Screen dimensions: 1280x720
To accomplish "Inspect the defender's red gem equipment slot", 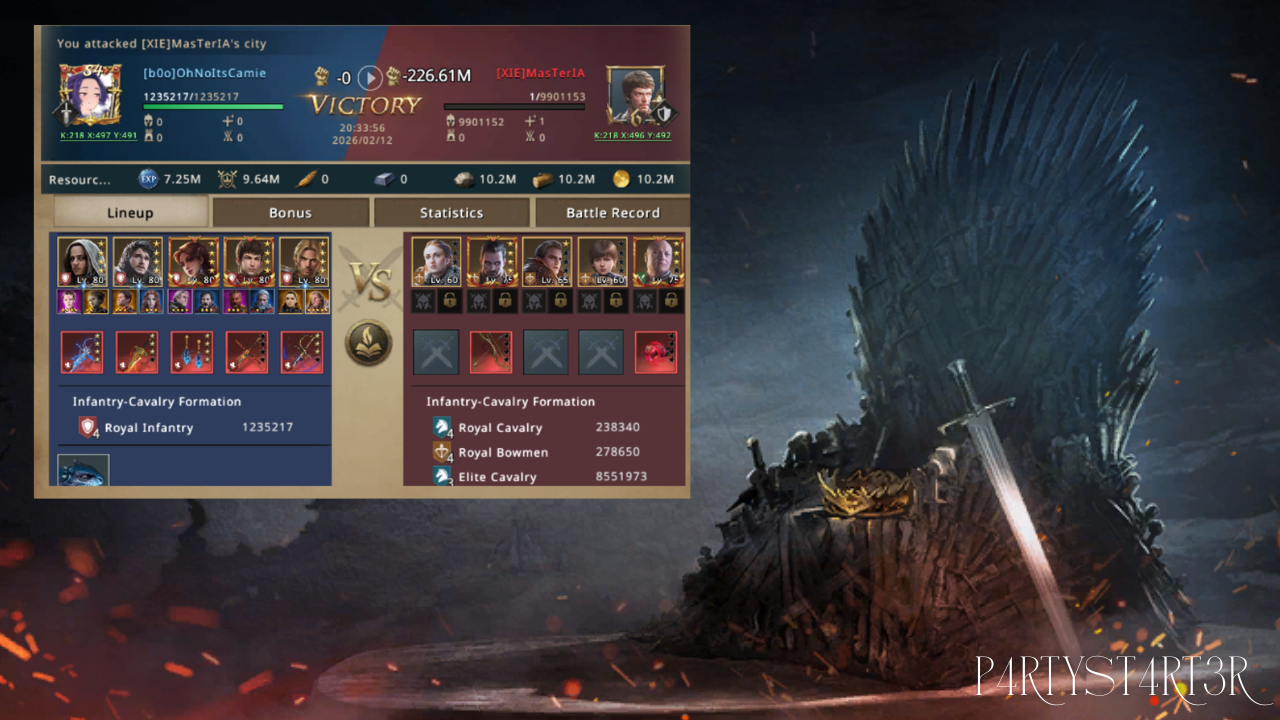I will pos(655,352).
